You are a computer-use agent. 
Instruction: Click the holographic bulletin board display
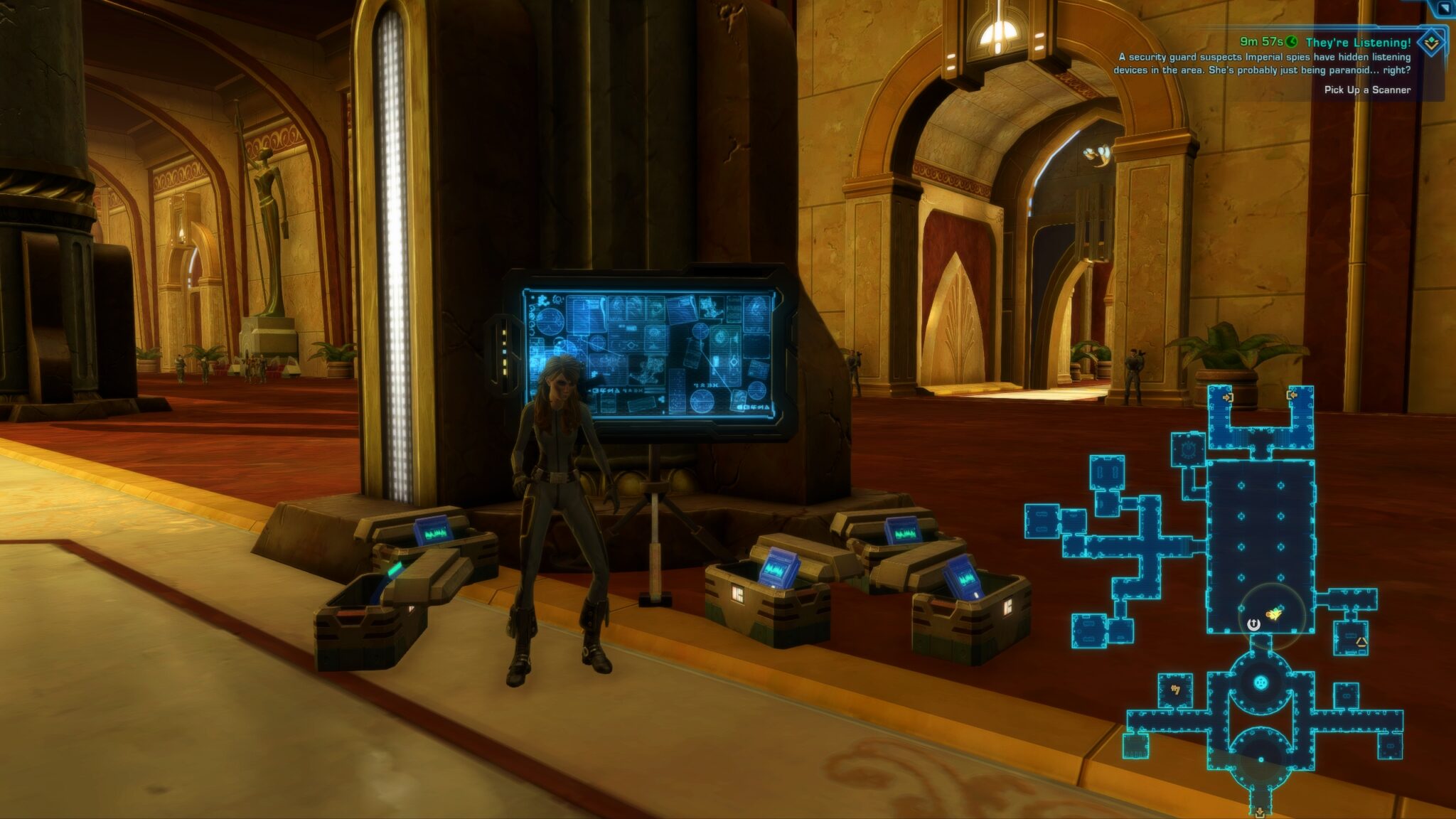coord(654,341)
